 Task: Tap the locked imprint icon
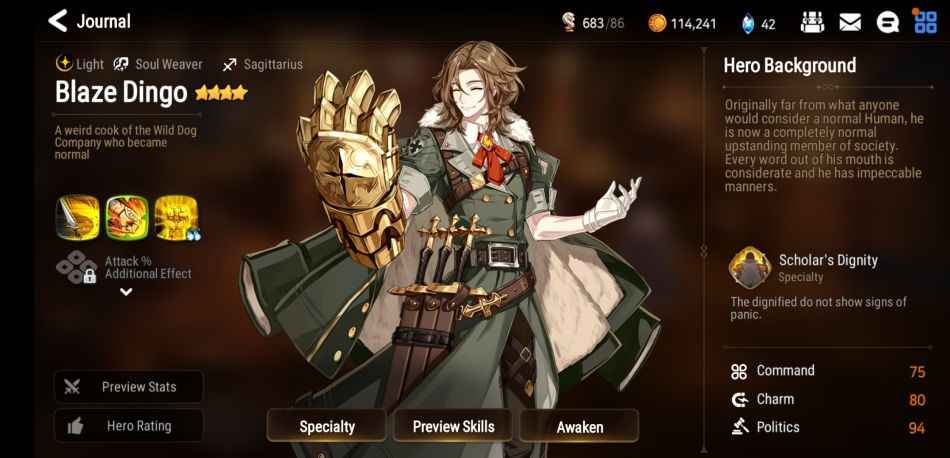pos(77,267)
